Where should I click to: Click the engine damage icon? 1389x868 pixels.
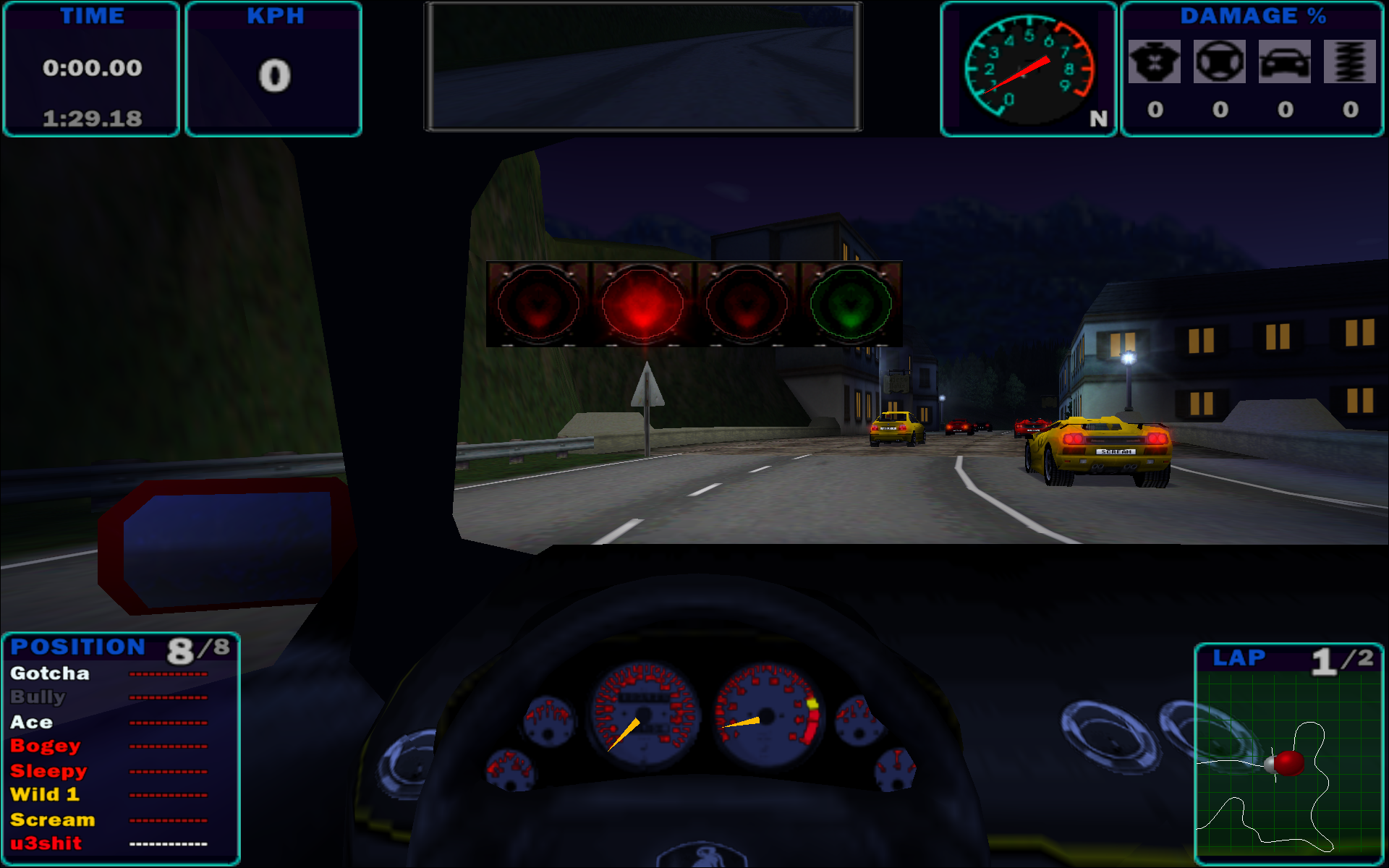point(1155,62)
